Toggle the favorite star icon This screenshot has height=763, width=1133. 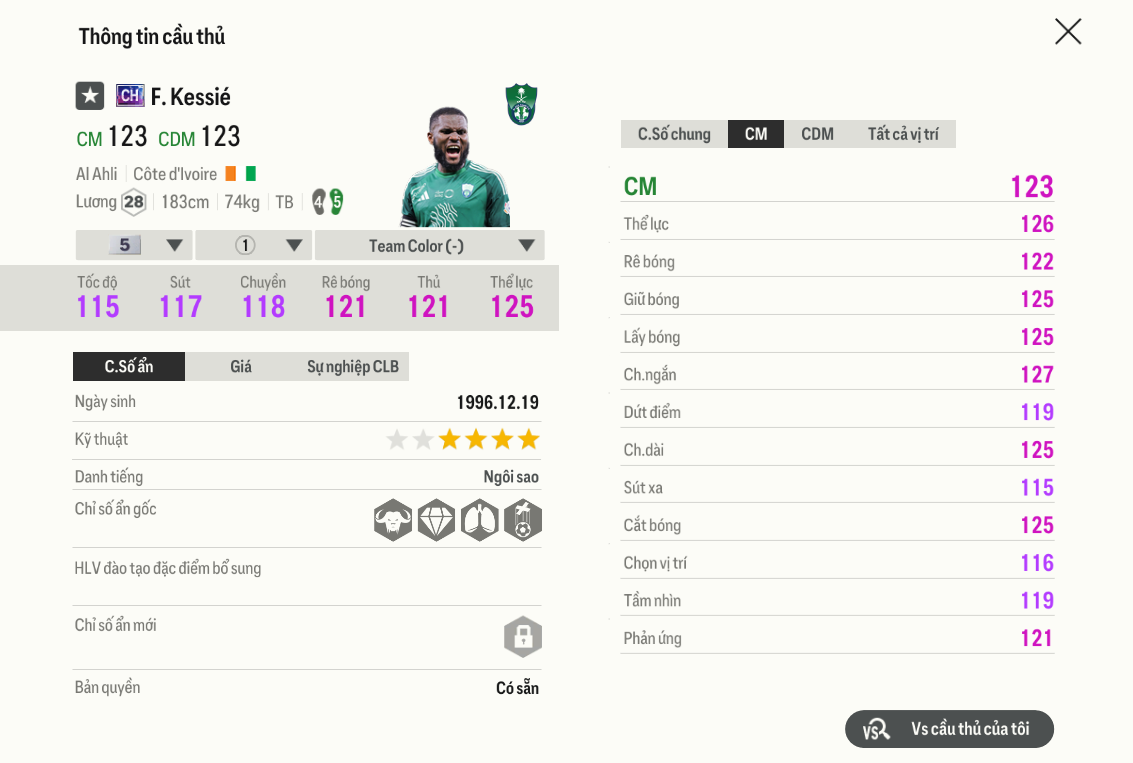[90, 96]
